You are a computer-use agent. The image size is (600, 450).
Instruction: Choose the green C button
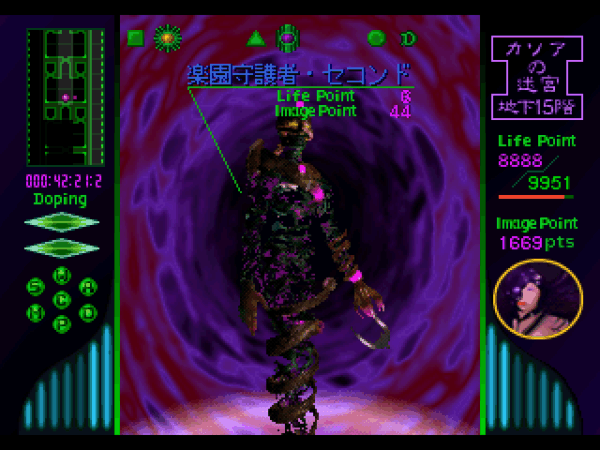62,299
